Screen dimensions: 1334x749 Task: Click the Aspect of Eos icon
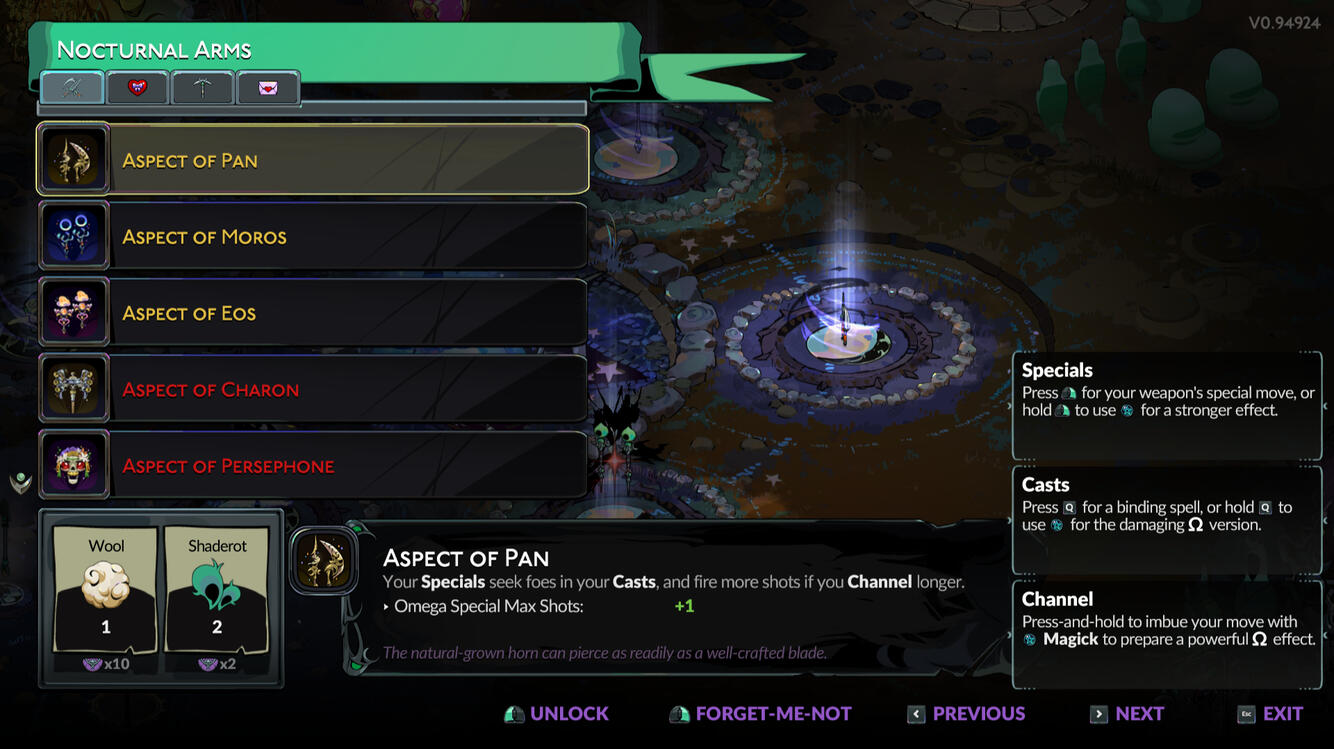click(x=74, y=312)
